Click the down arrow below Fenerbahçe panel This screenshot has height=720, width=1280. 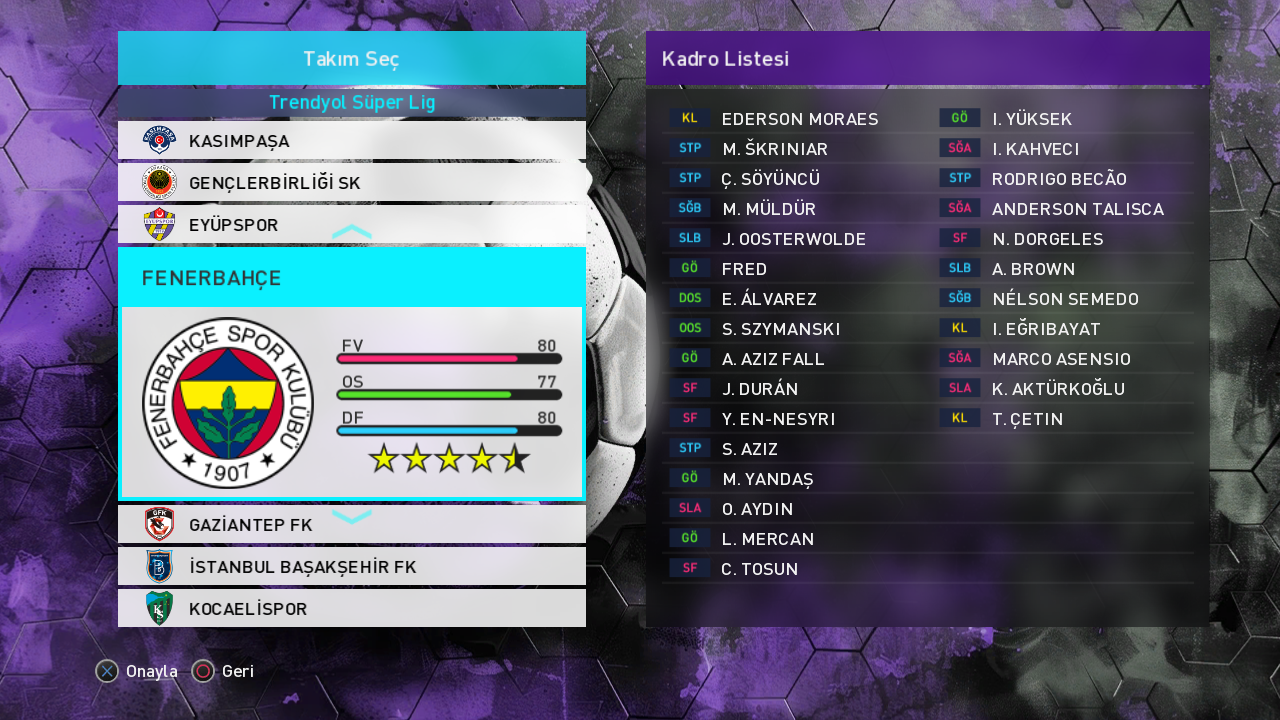[x=351, y=516]
